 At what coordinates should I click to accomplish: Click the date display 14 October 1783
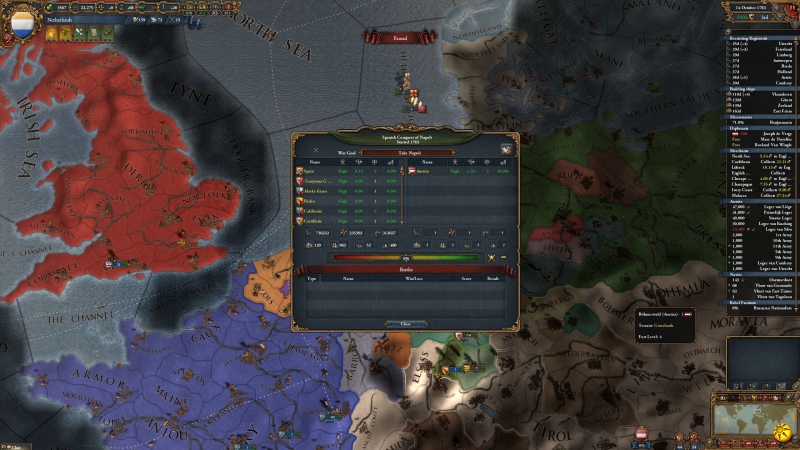coord(759,6)
